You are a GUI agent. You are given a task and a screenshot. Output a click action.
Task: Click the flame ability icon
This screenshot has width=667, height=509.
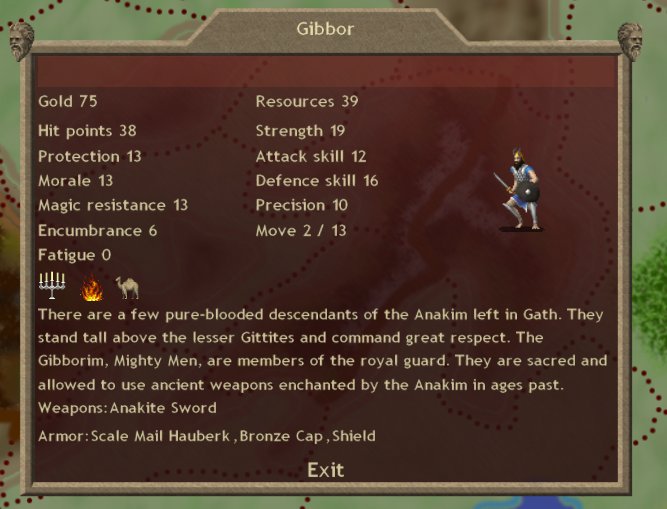pyautogui.click(x=92, y=289)
